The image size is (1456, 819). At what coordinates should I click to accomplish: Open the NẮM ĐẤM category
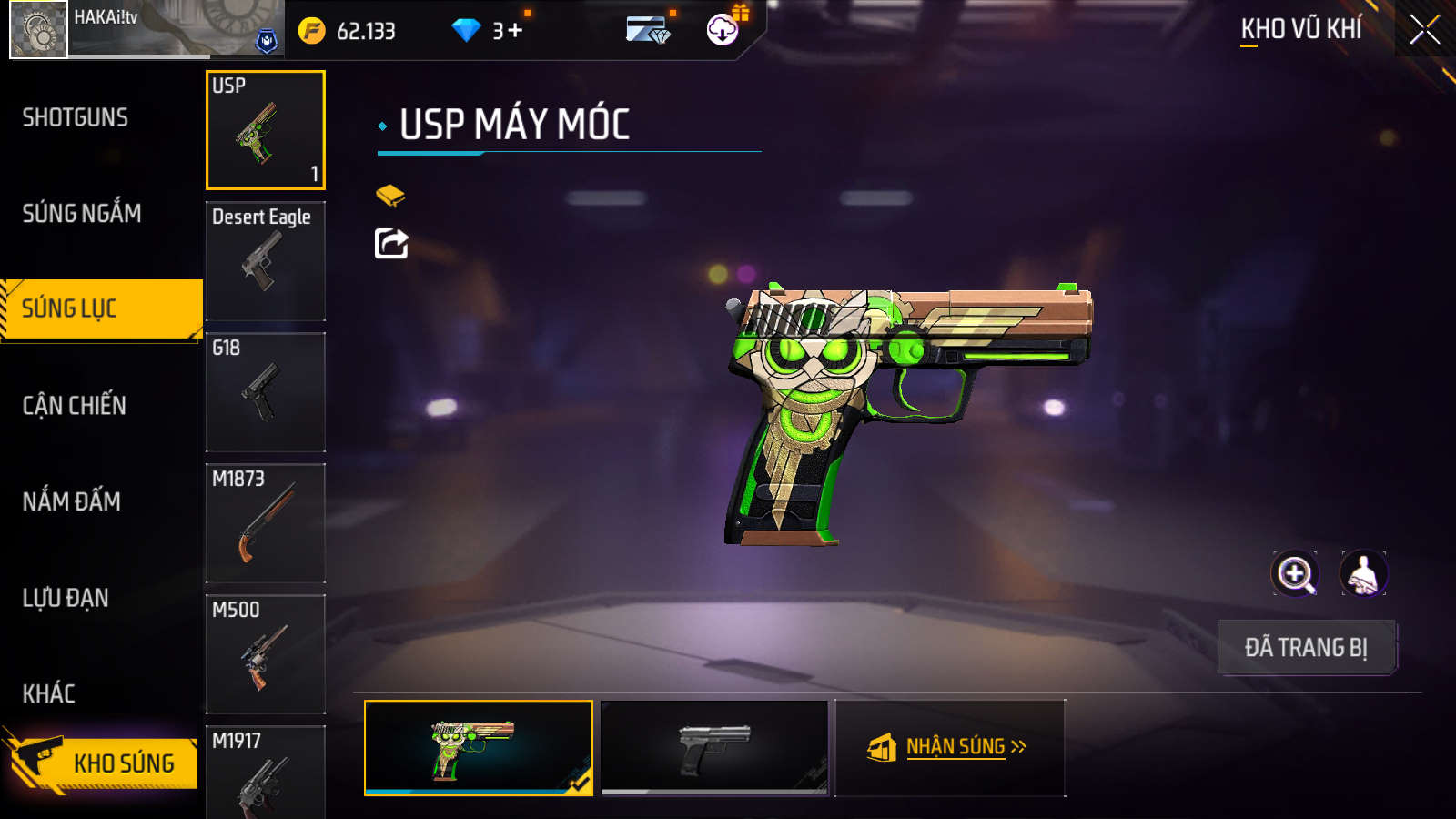coord(72,501)
